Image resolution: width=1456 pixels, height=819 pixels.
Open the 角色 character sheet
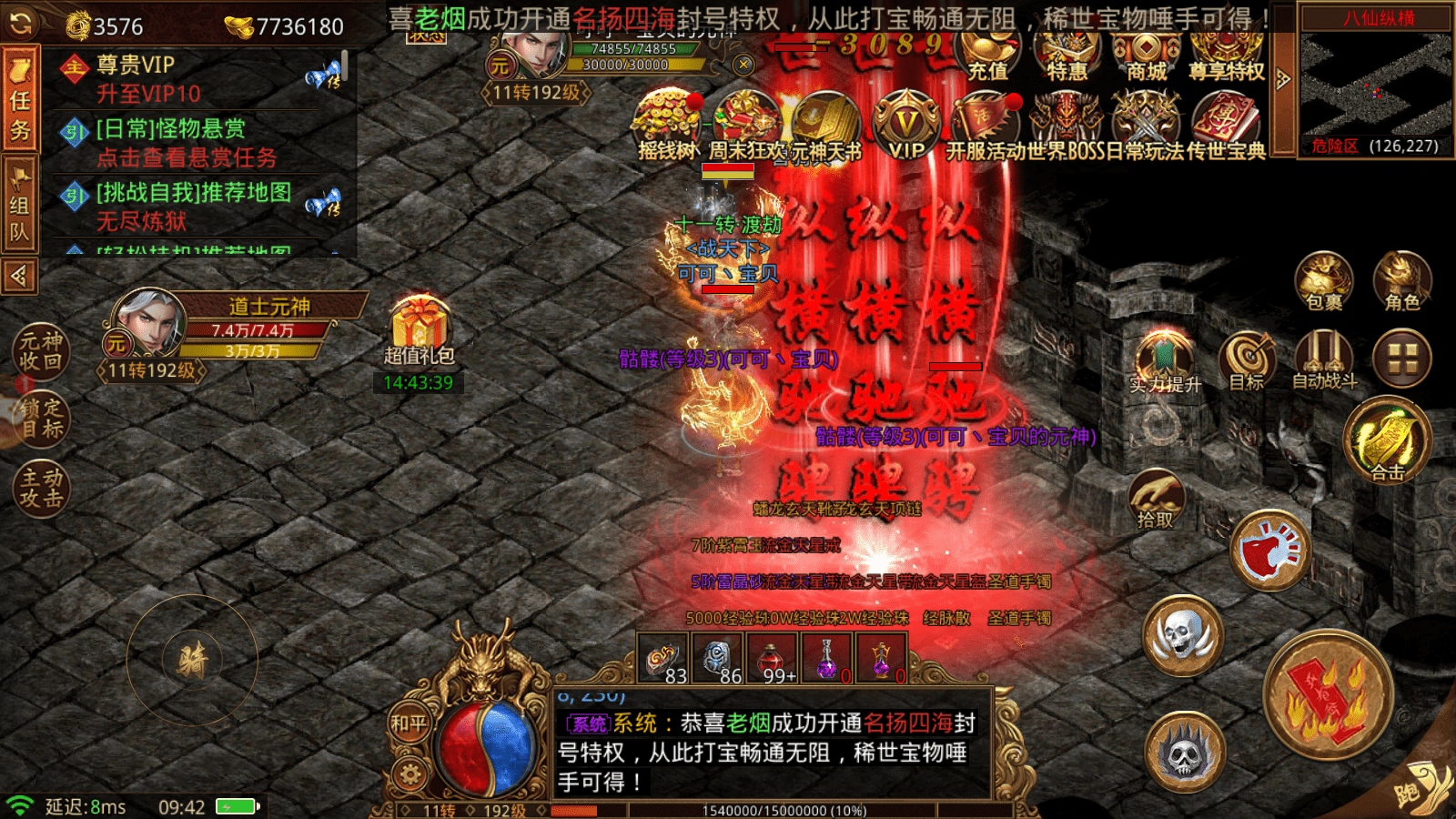click(x=1401, y=280)
